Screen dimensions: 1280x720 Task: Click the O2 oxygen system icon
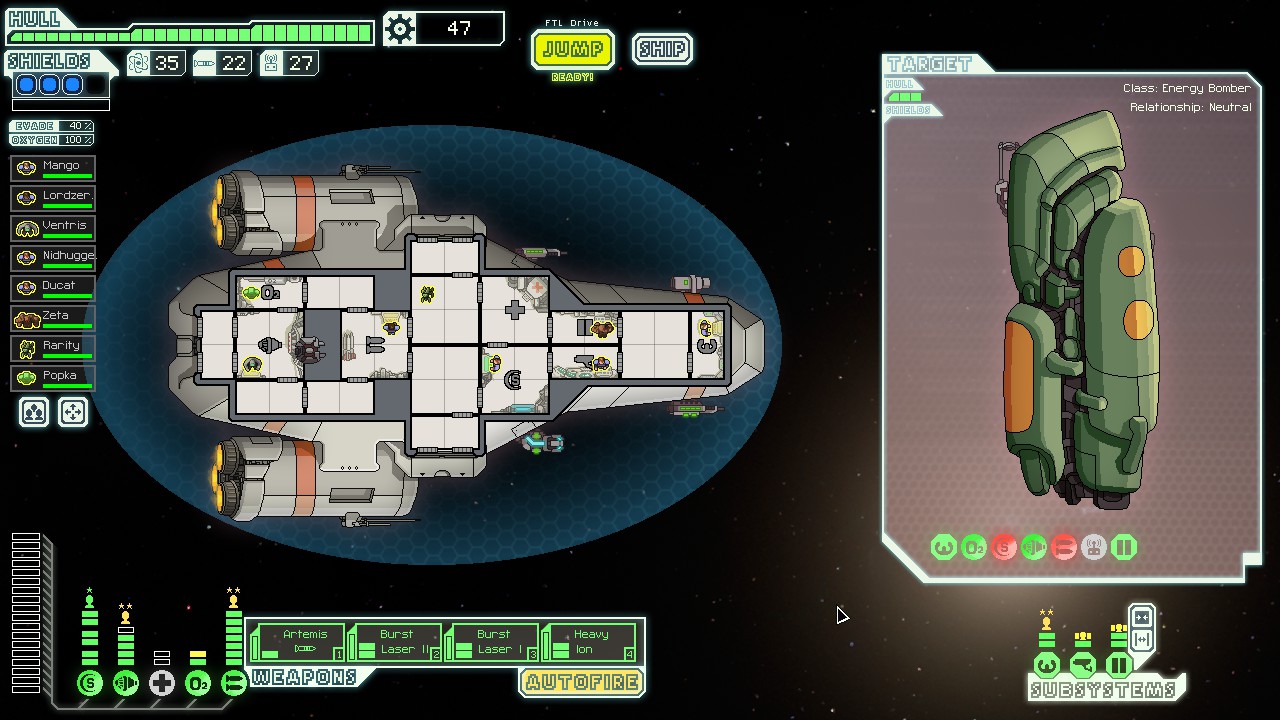198,684
